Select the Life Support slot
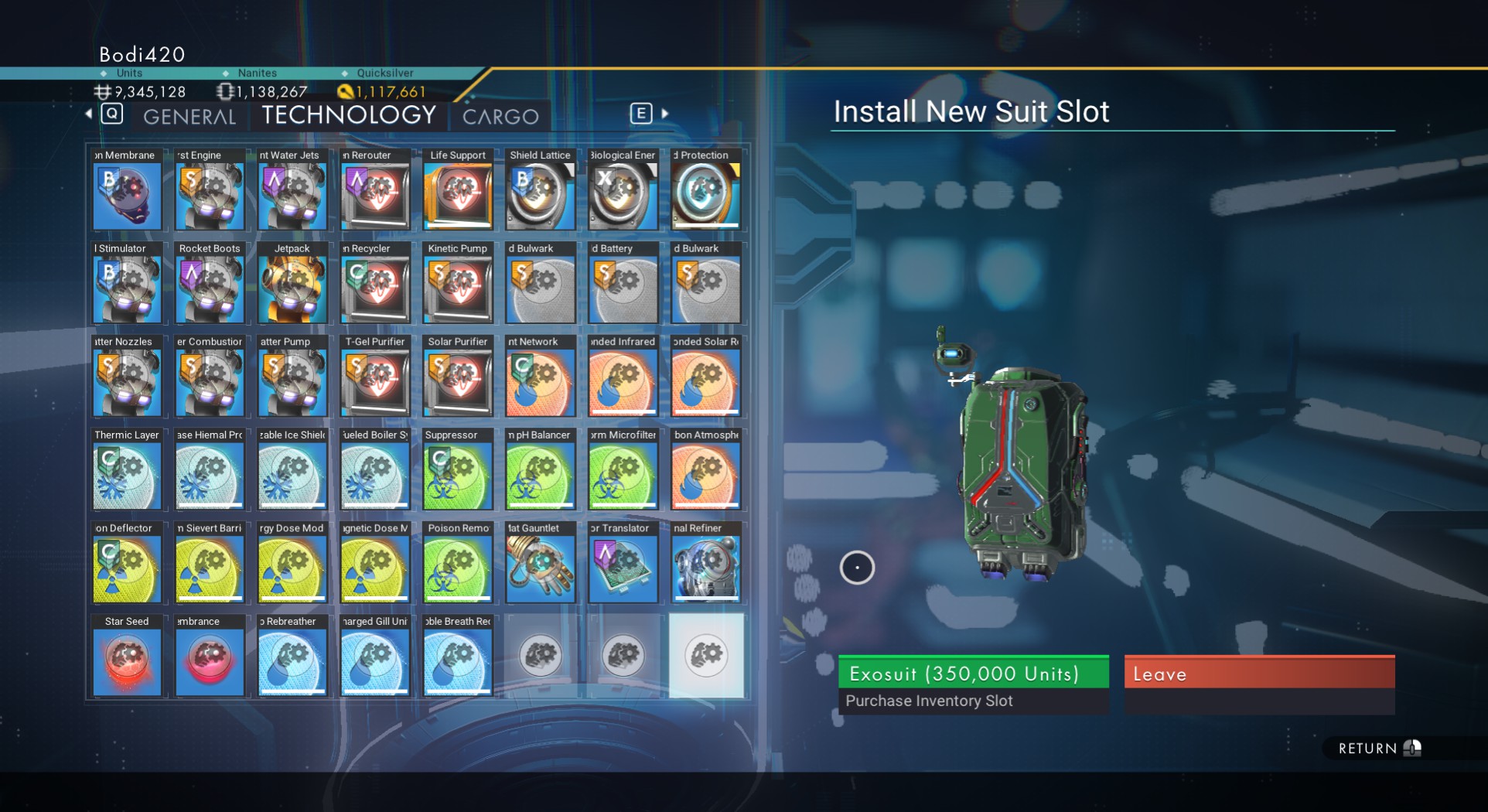The height and width of the screenshot is (812, 1488). [x=458, y=189]
